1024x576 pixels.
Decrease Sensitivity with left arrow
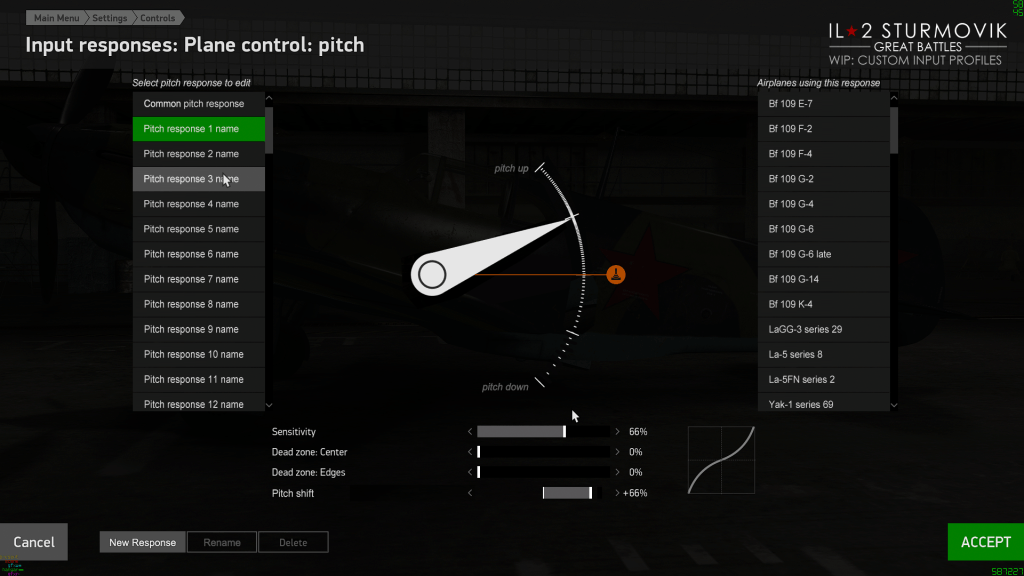pos(469,432)
